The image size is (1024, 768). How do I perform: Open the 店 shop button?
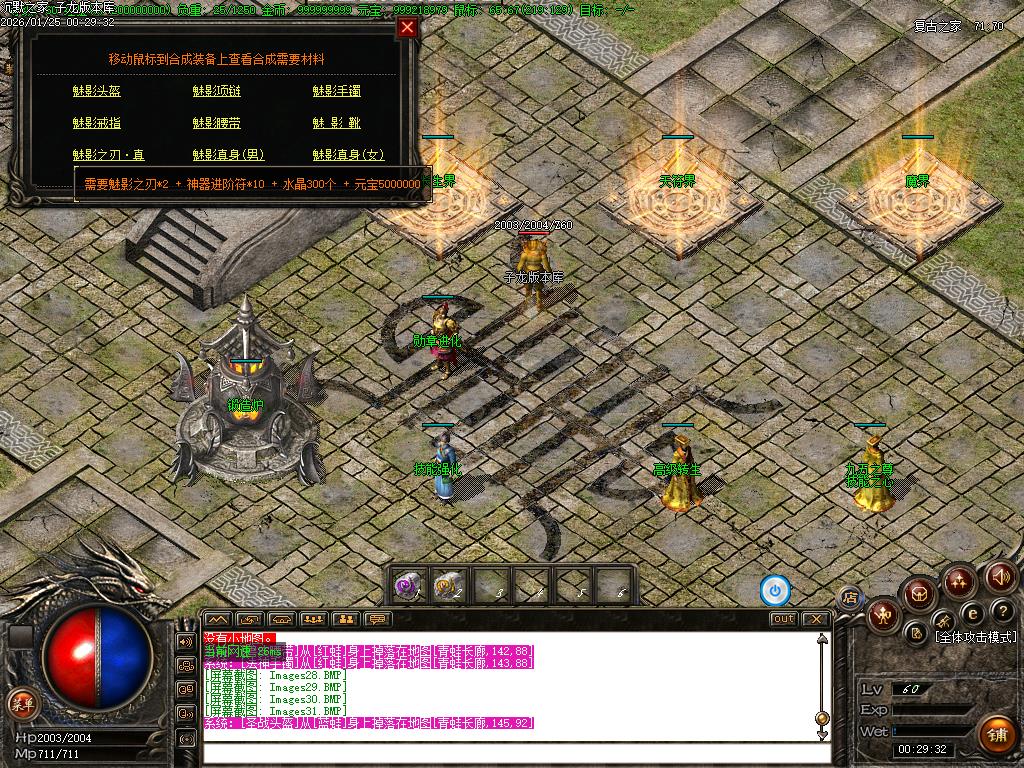(849, 598)
